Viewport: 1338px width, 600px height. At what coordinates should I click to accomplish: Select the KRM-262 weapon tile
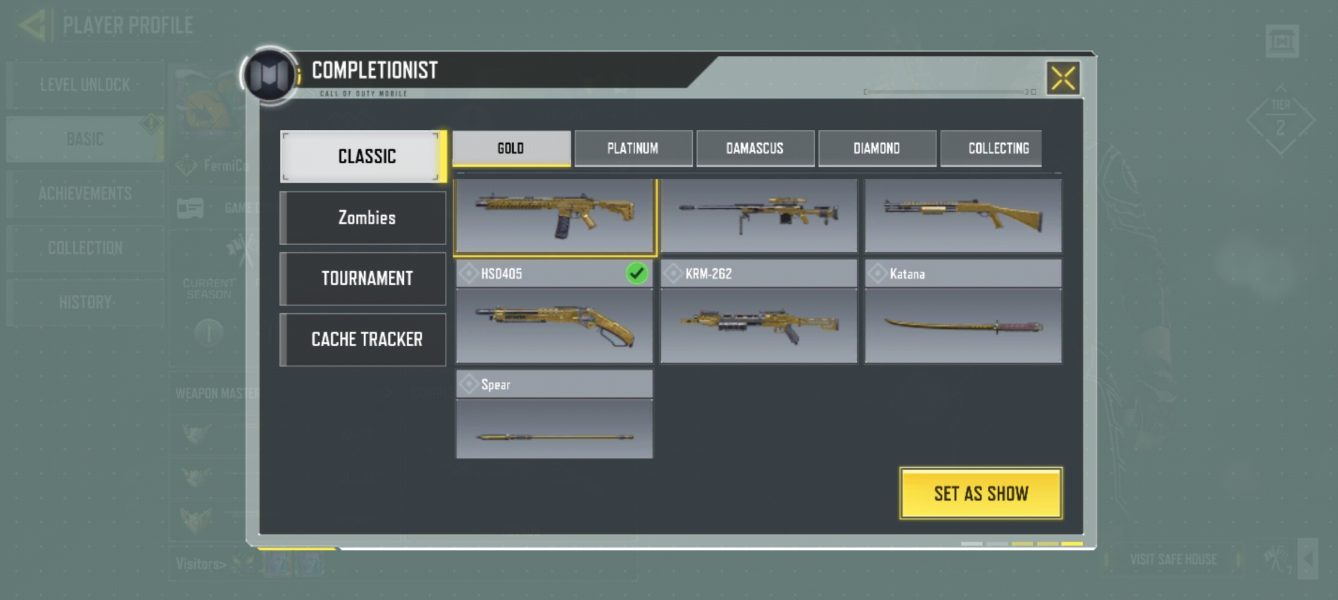coord(758,315)
